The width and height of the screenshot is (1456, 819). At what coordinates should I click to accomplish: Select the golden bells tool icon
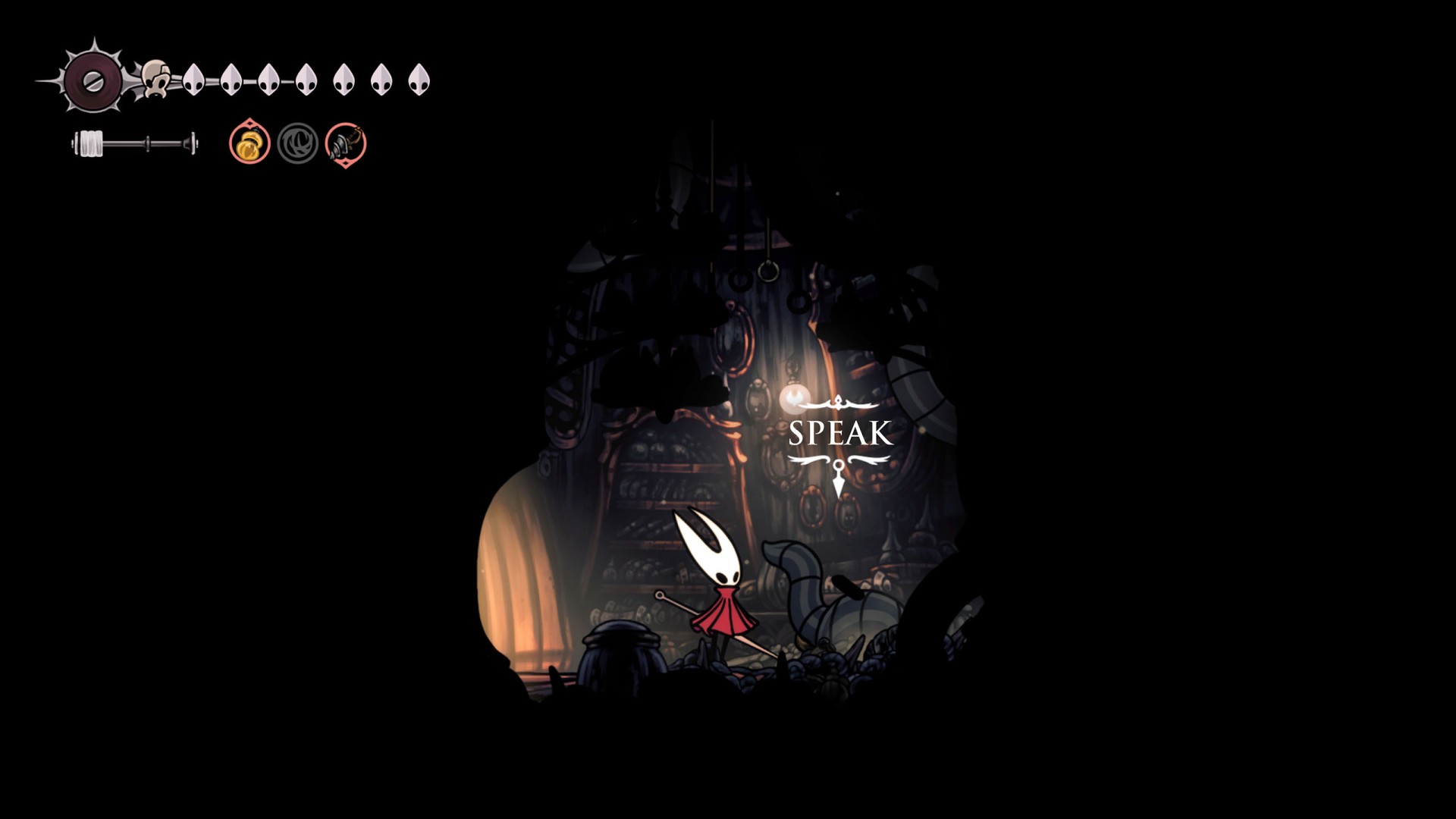(249, 143)
